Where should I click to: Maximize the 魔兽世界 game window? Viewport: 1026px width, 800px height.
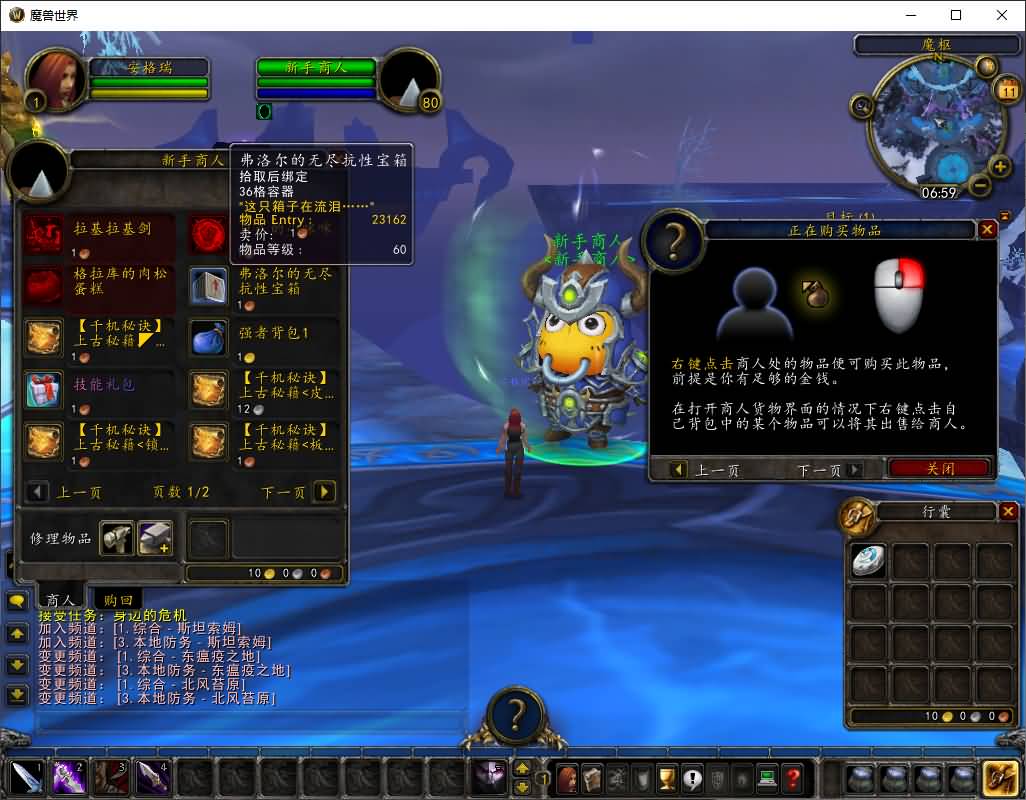[x=956, y=15]
